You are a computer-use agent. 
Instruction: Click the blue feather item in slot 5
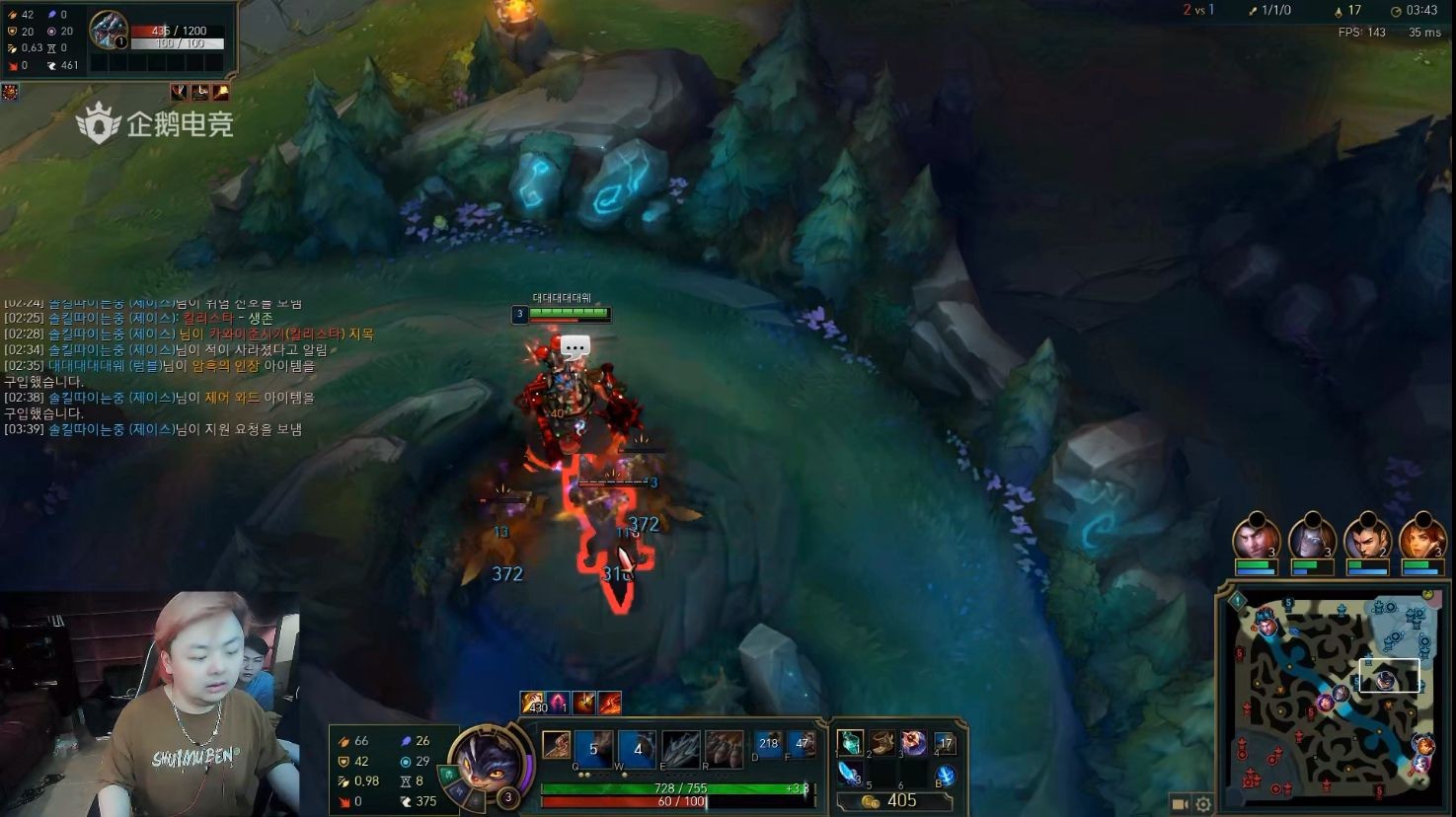point(853,775)
